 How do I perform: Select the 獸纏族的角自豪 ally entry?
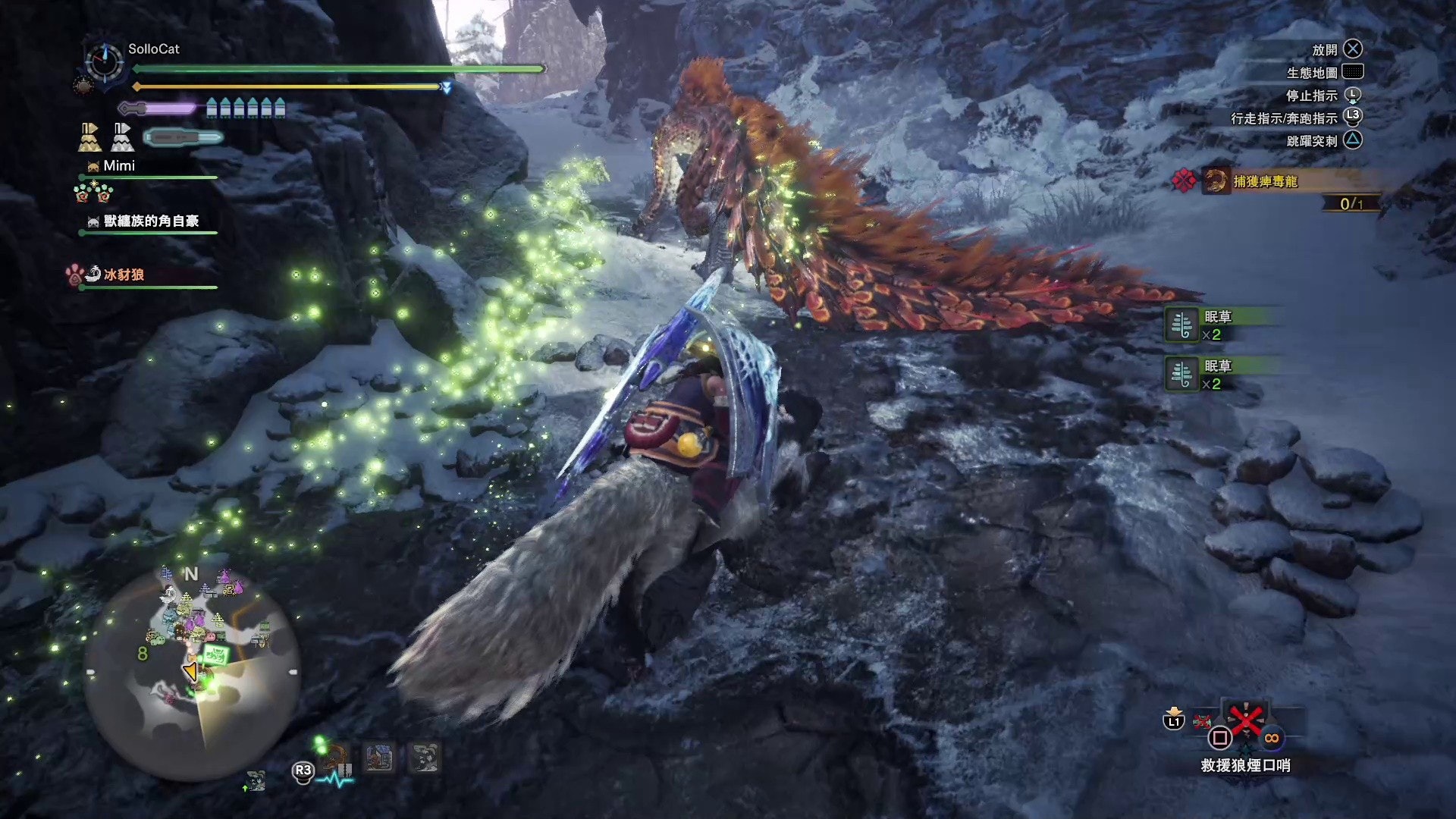click(x=150, y=221)
